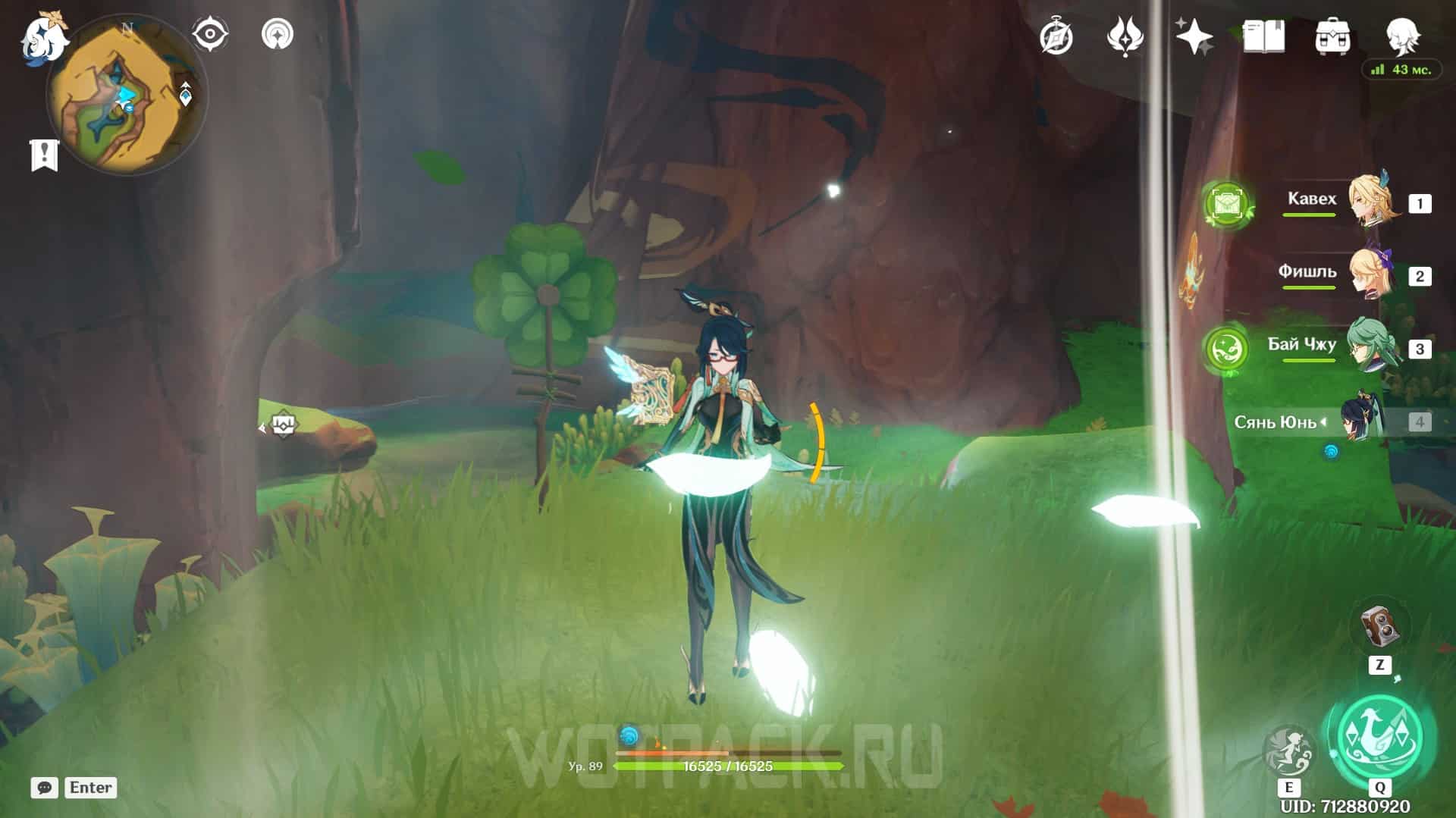Open the backpack inventory

[x=1332, y=36]
